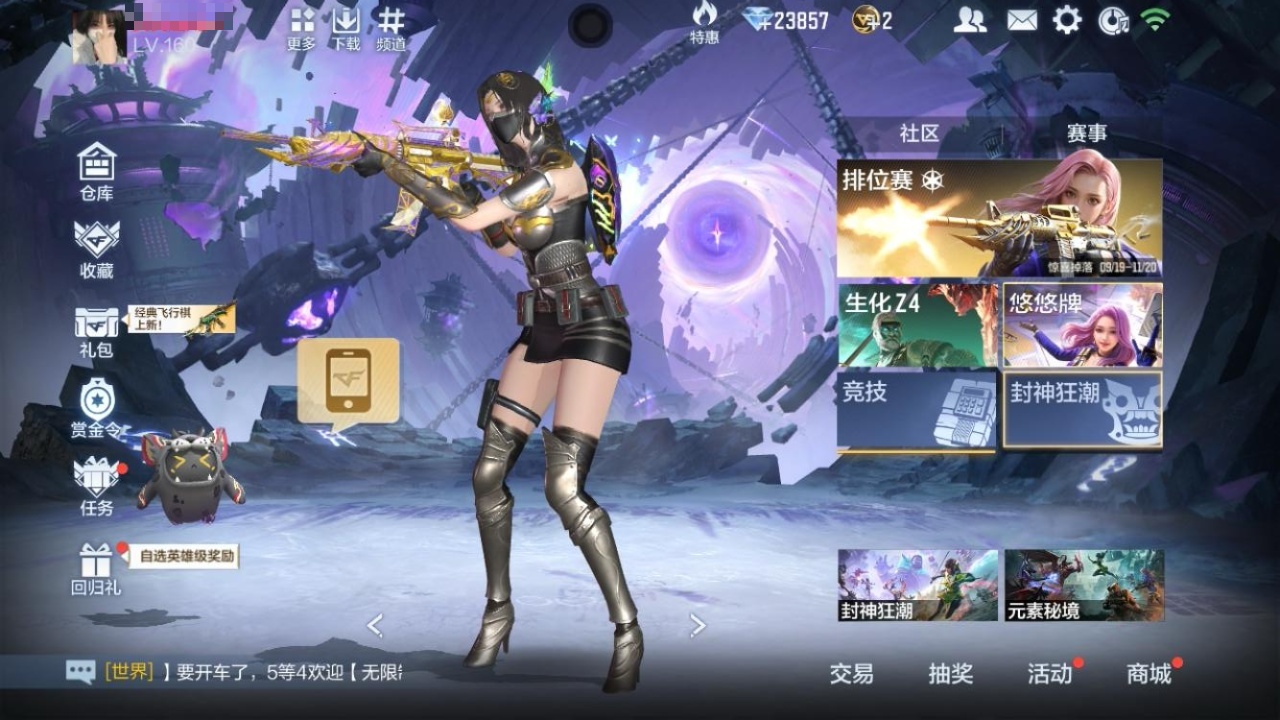Open the 礼包 gift pack menu
1280x720 pixels.
point(97,330)
